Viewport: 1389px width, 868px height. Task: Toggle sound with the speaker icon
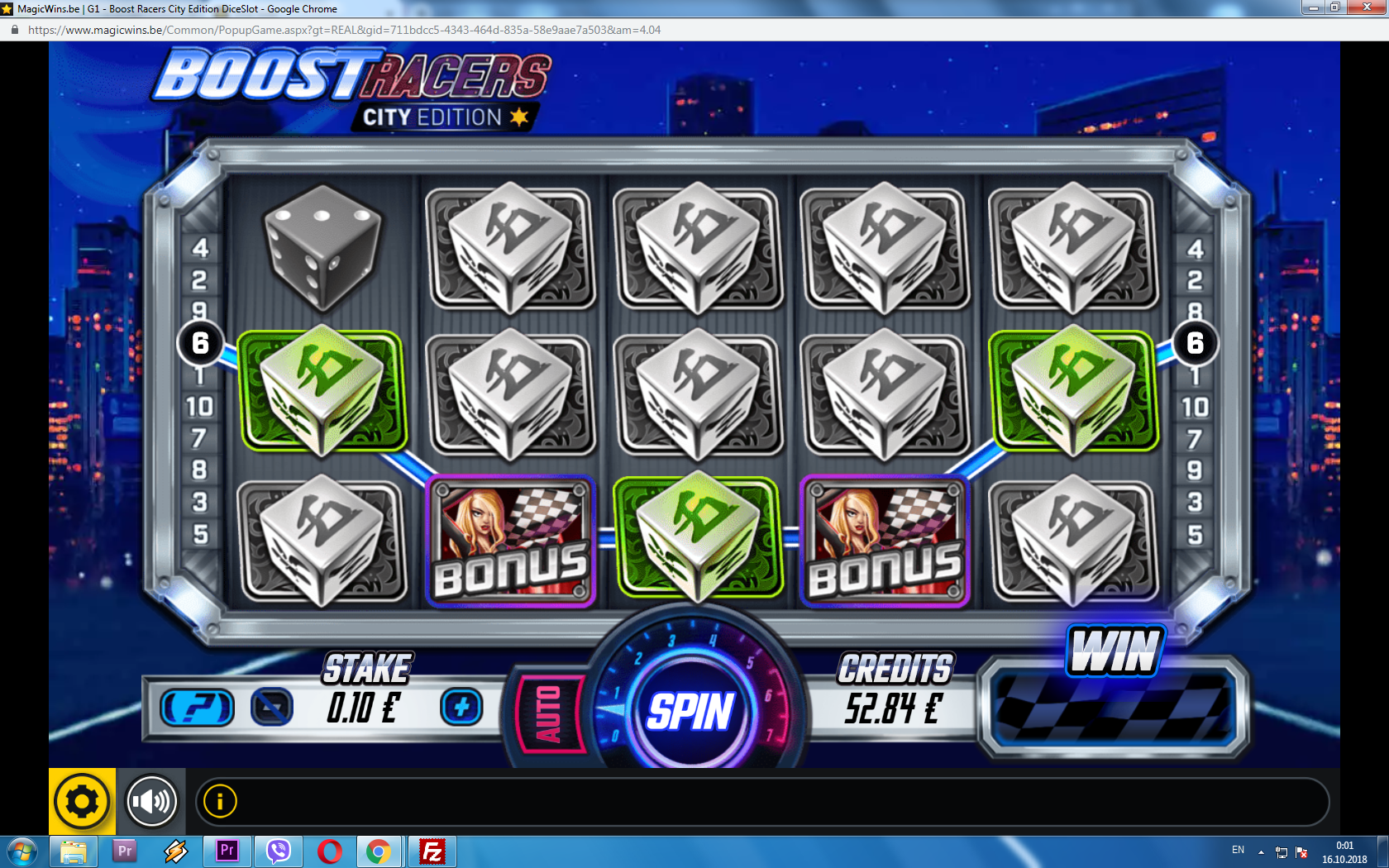pos(151,801)
